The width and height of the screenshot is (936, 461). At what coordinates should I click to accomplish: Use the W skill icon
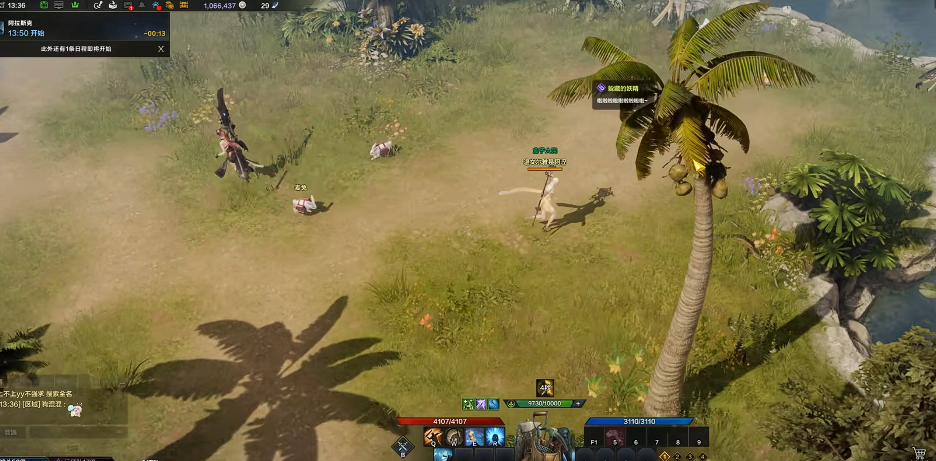(454, 437)
